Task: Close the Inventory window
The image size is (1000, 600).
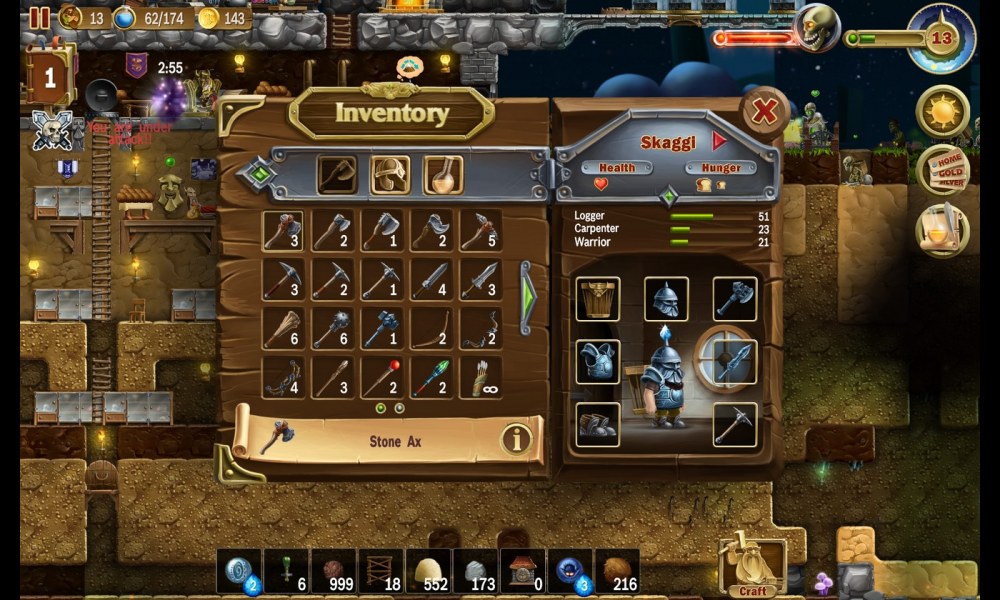Action: click(764, 112)
